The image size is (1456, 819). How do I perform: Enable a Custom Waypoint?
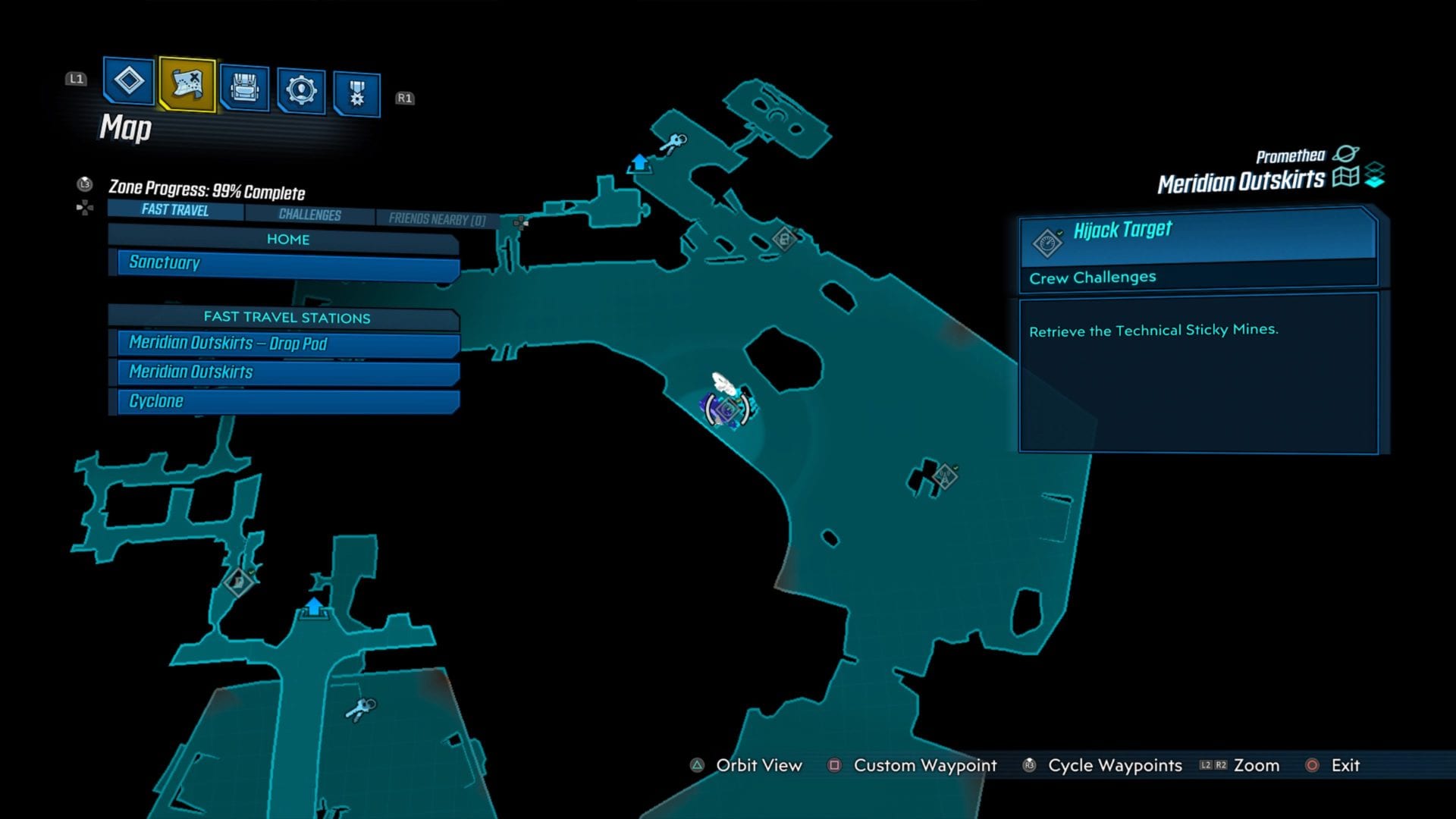point(924,766)
